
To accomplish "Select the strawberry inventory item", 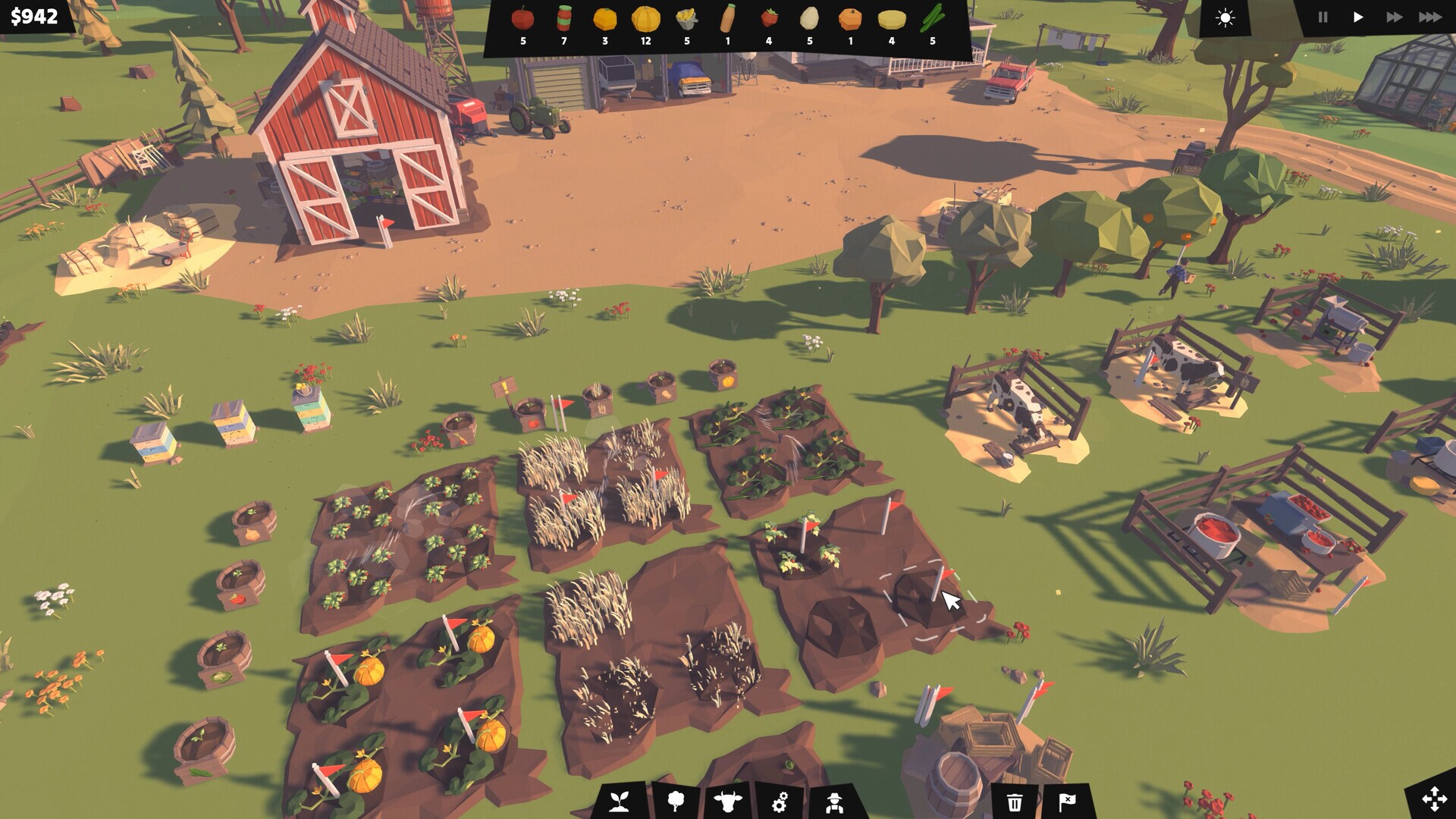I will 769,18.
